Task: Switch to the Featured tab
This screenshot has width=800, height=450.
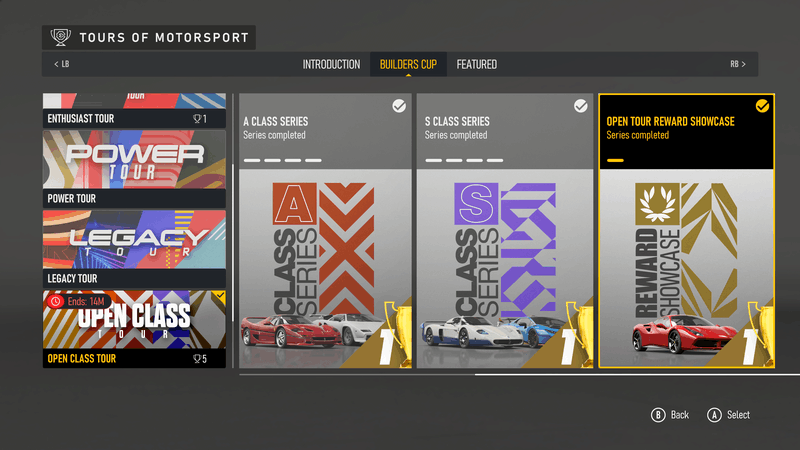Action: 477,65
